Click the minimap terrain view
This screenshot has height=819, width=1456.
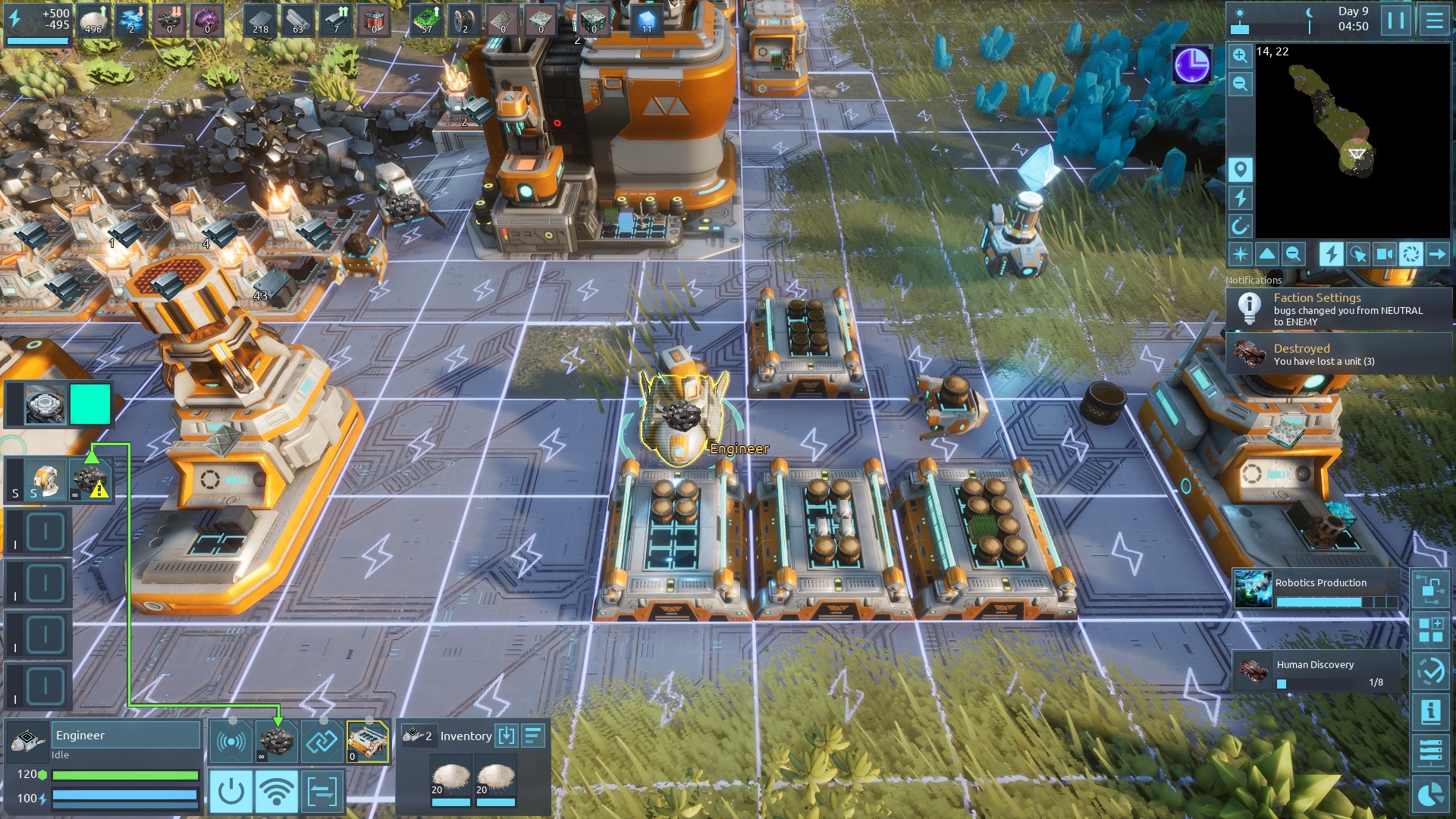tap(1351, 140)
